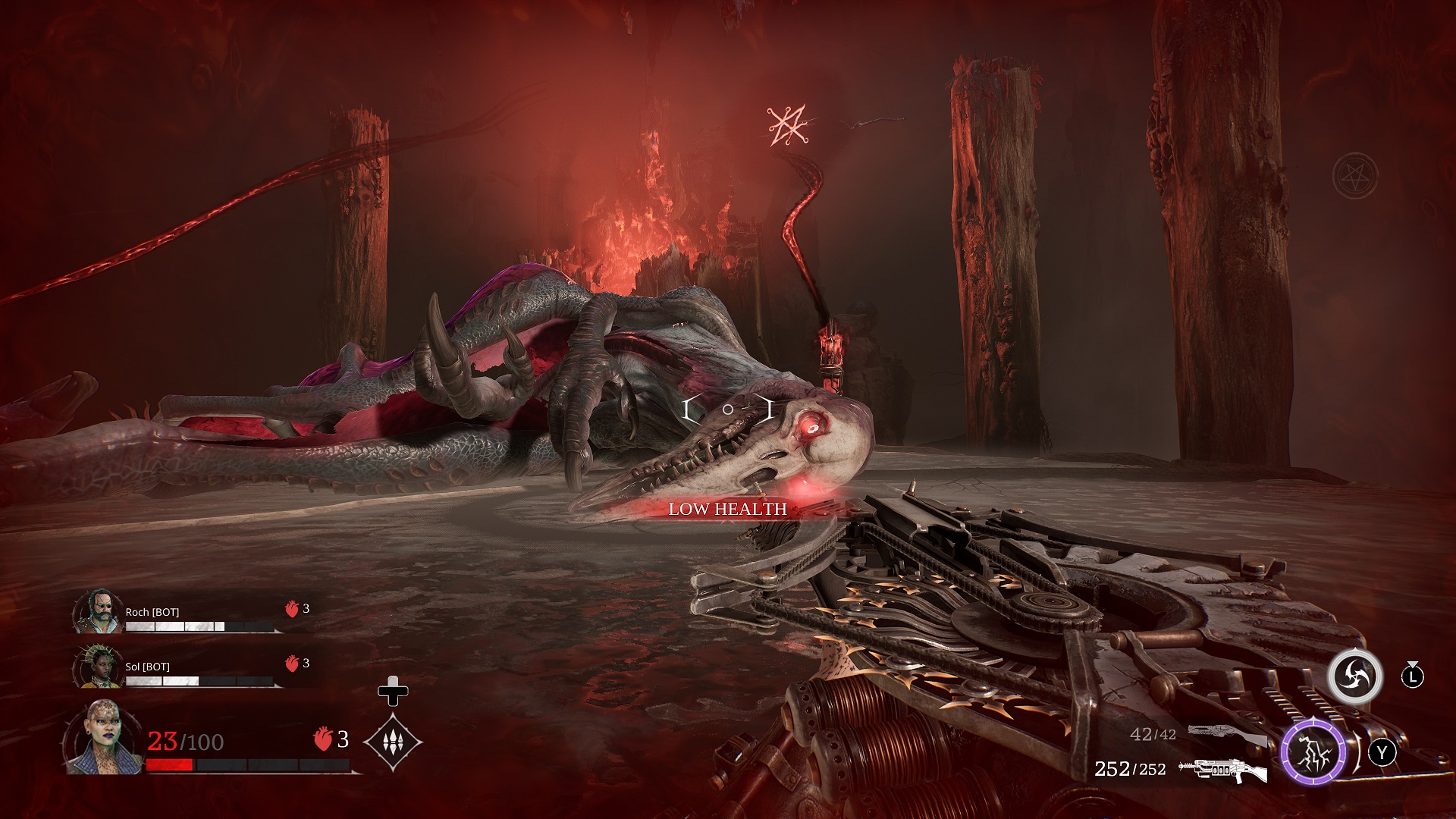Image resolution: width=1456 pixels, height=819 pixels.
Task: Click the red sigil objective marker
Action: click(x=787, y=125)
